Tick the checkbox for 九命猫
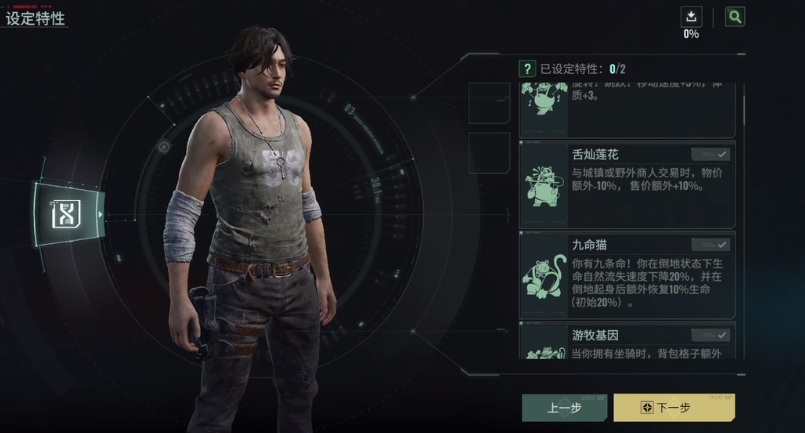The width and height of the screenshot is (805, 433). tap(711, 244)
